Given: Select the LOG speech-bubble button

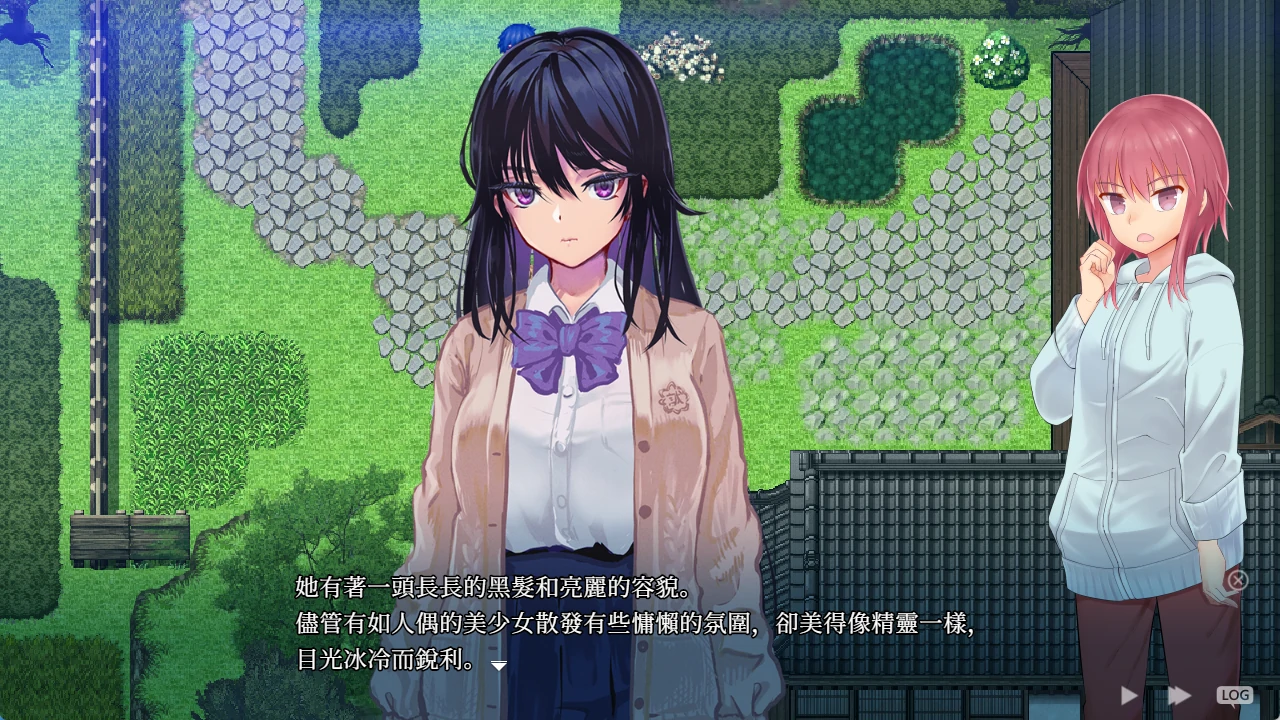Looking at the screenshot, I should 1236,694.
